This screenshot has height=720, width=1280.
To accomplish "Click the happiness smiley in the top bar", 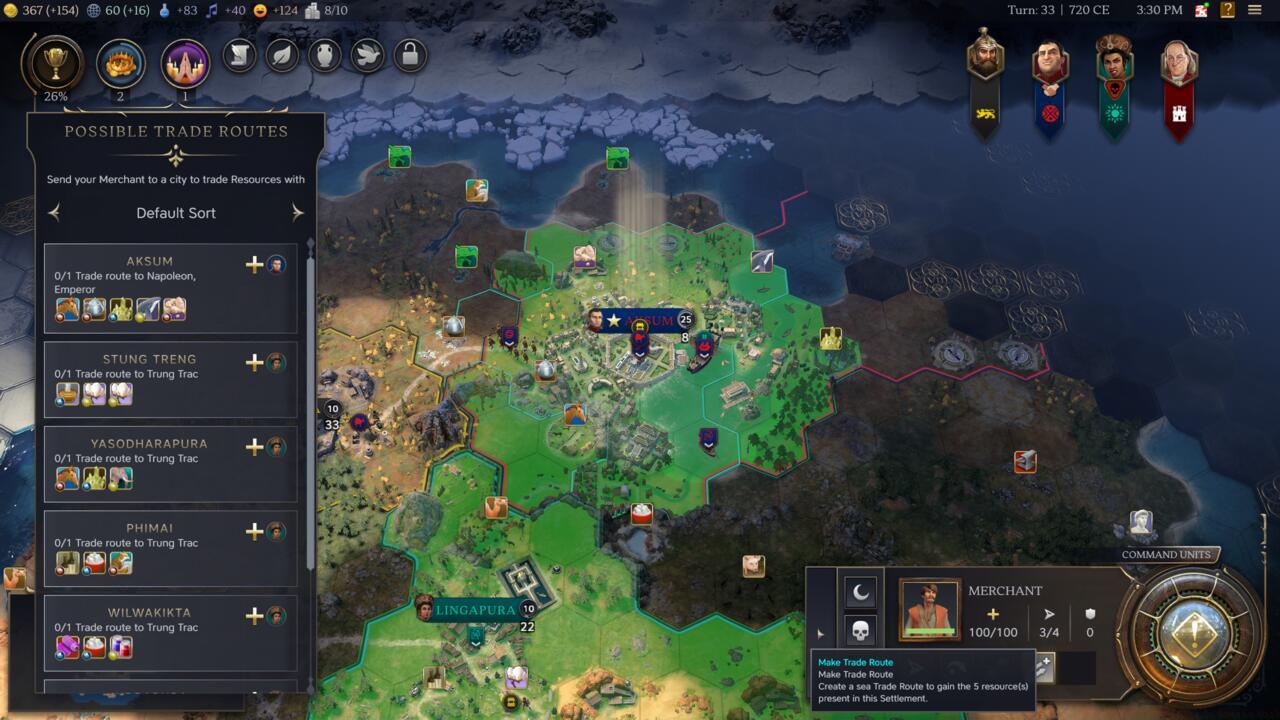I will (259, 11).
